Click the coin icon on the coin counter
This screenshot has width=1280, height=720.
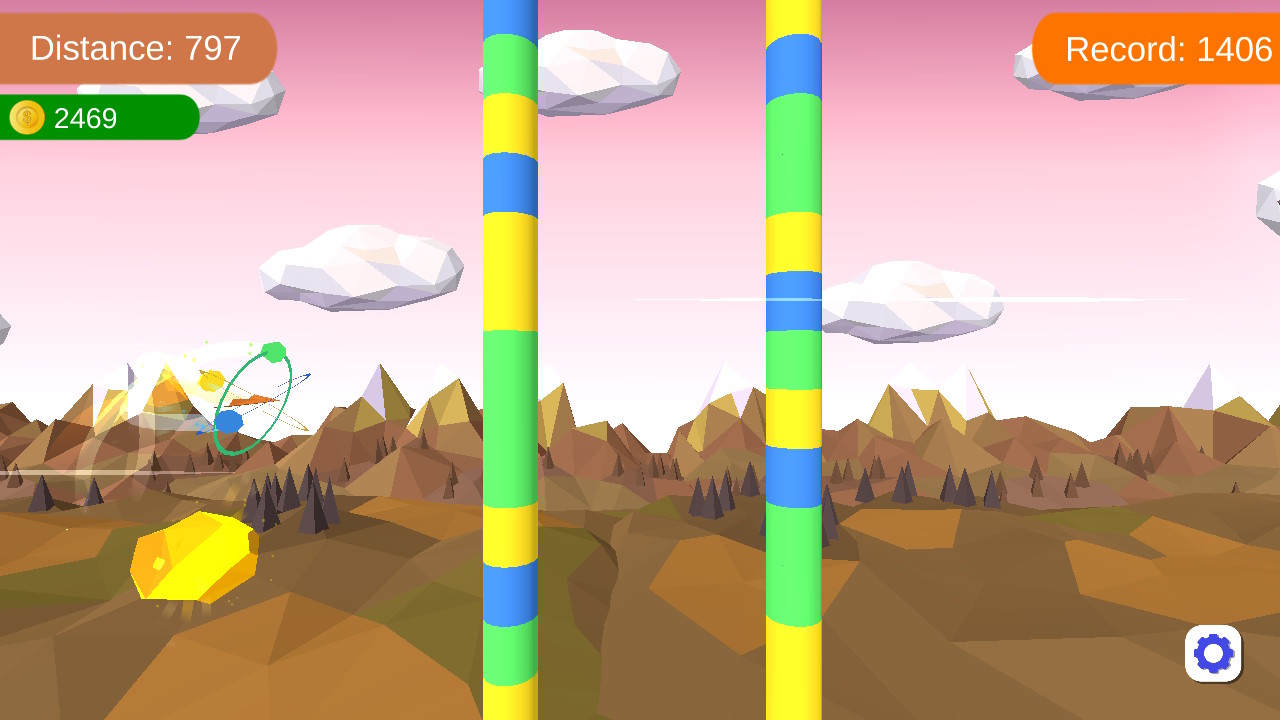(x=27, y=118)
